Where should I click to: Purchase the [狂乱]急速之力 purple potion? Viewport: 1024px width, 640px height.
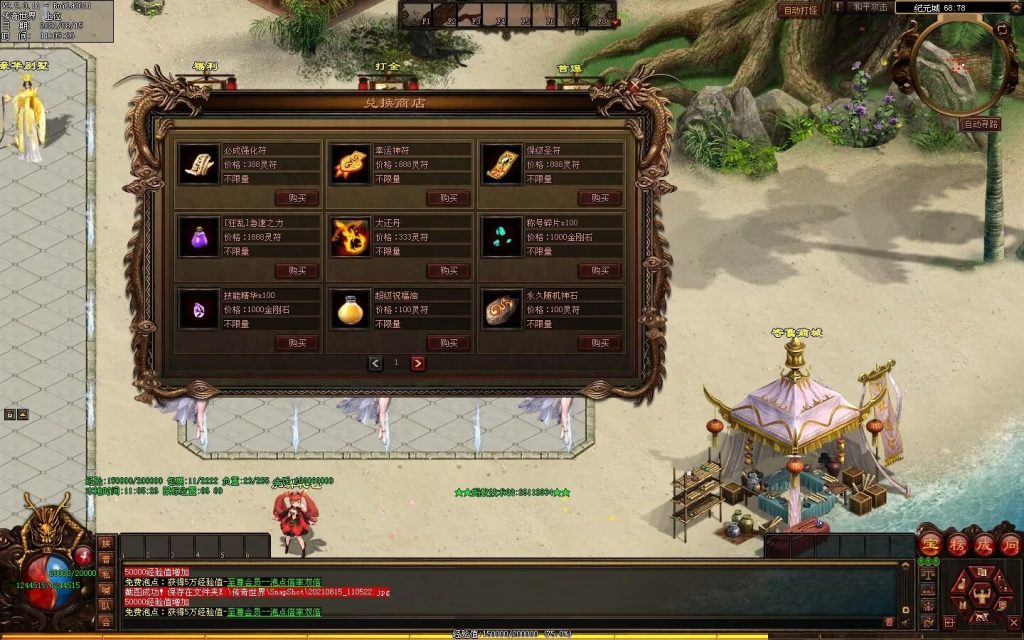[x=297, y=271]
